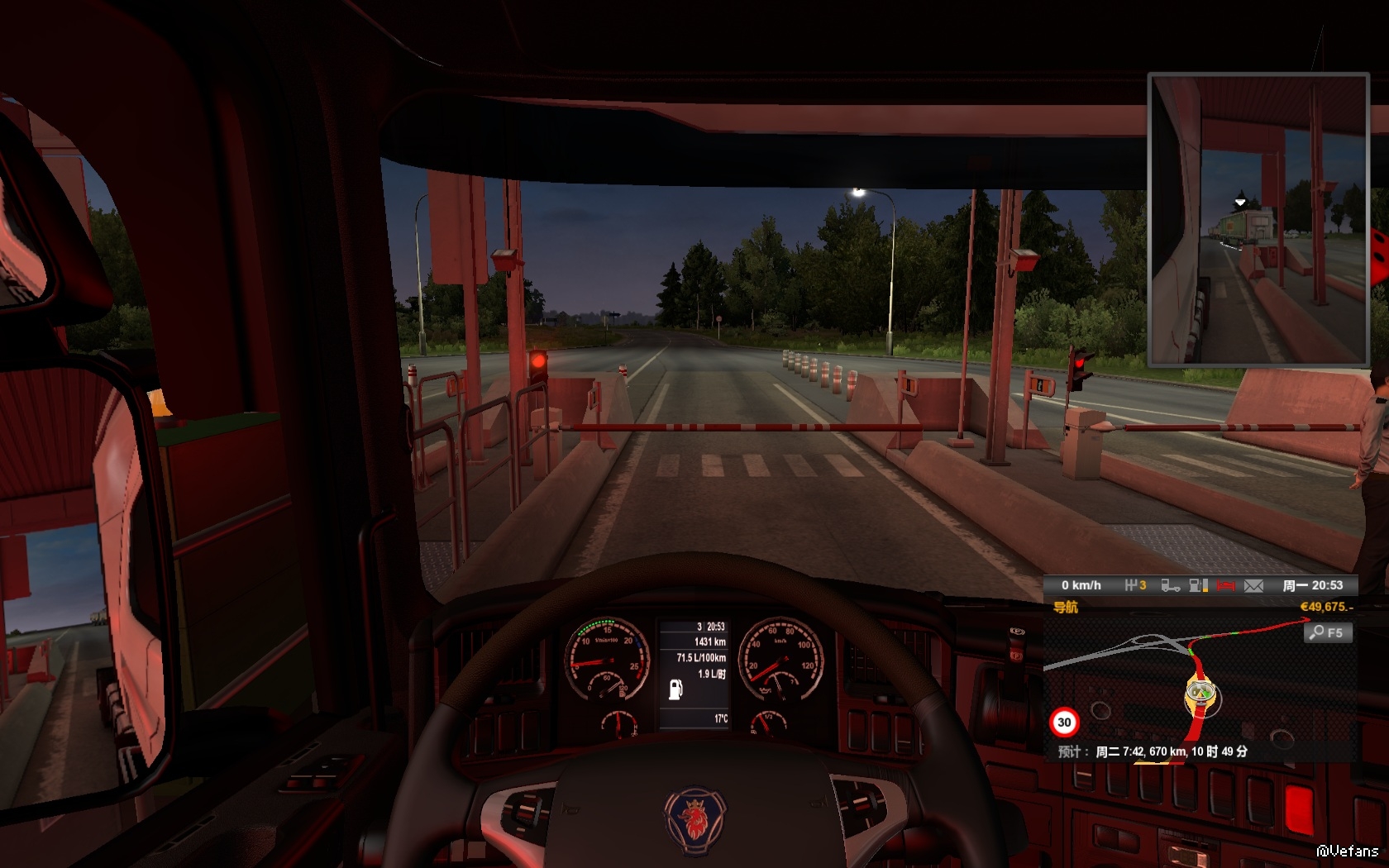This screenshot has height=868, width=1389.
Task: Select the 导航 navigation tab label
Action: (1065, 608)
